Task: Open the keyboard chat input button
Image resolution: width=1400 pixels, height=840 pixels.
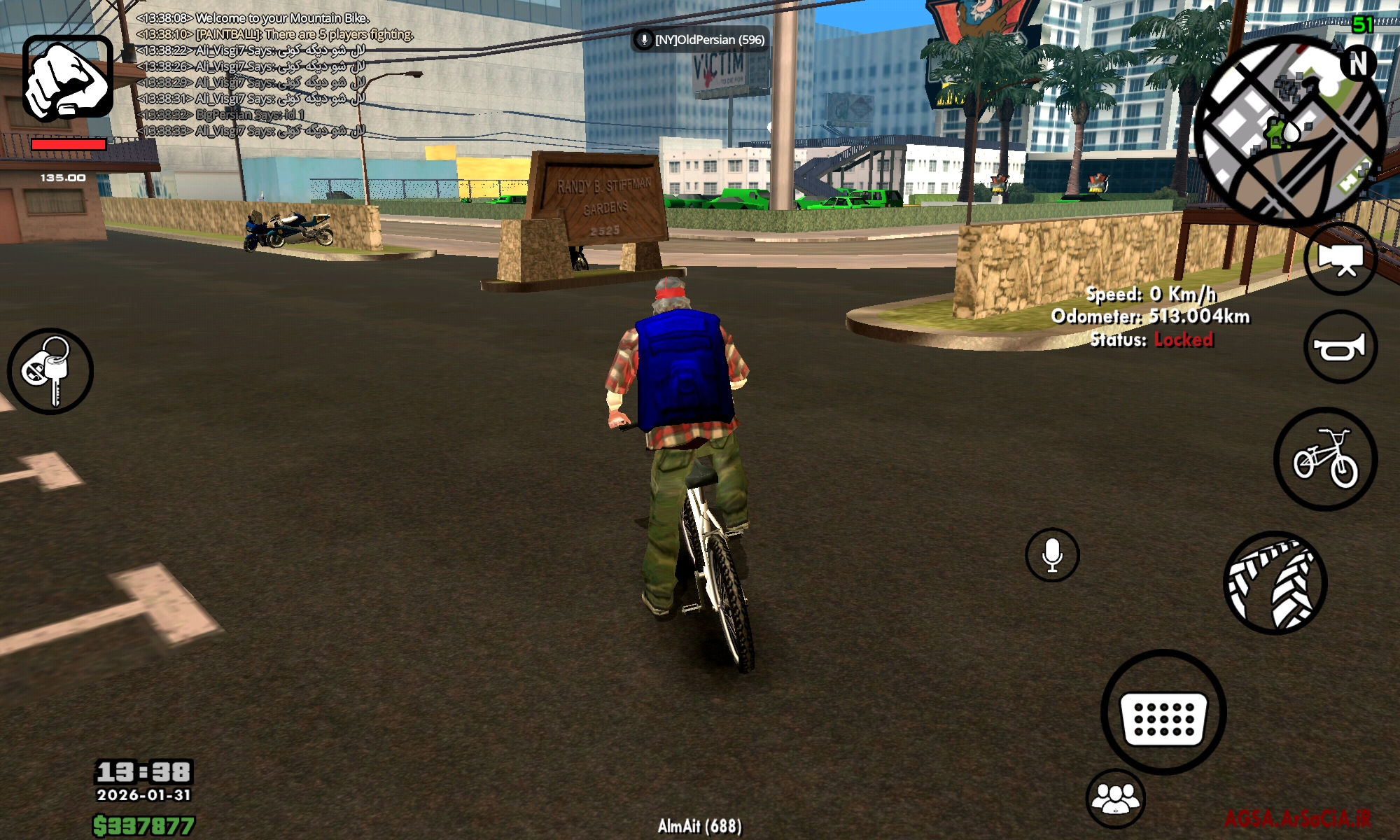Action: 1163,713
